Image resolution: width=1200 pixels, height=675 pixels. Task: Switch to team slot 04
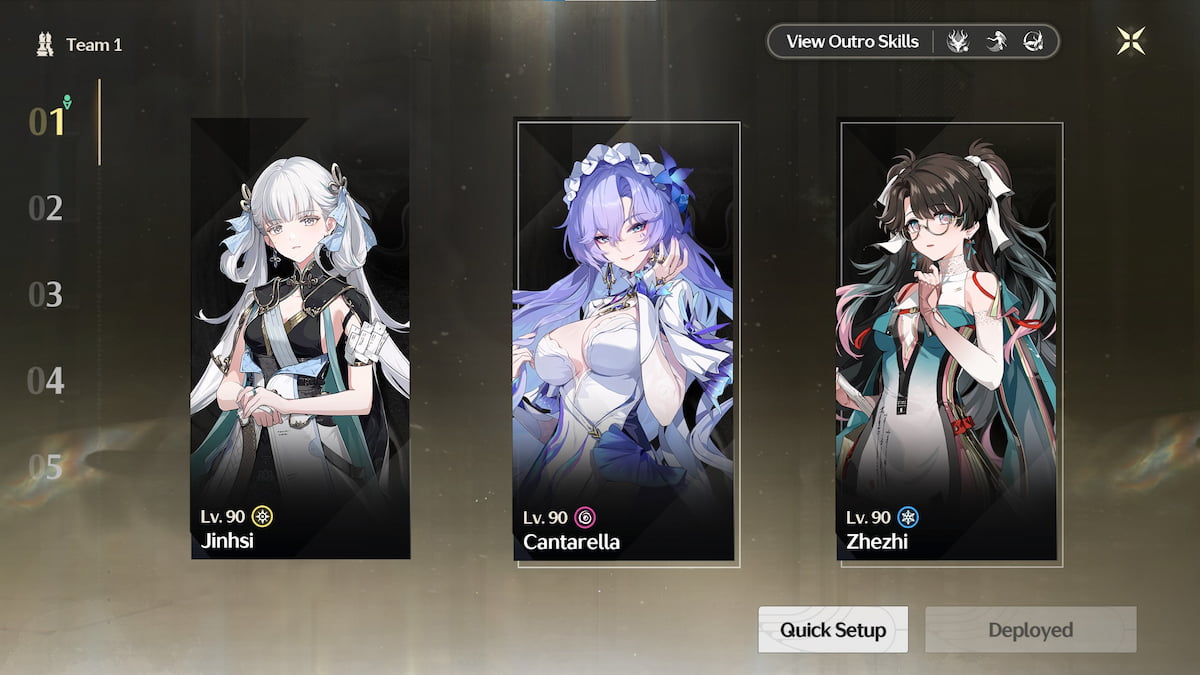tap(46, 381)
